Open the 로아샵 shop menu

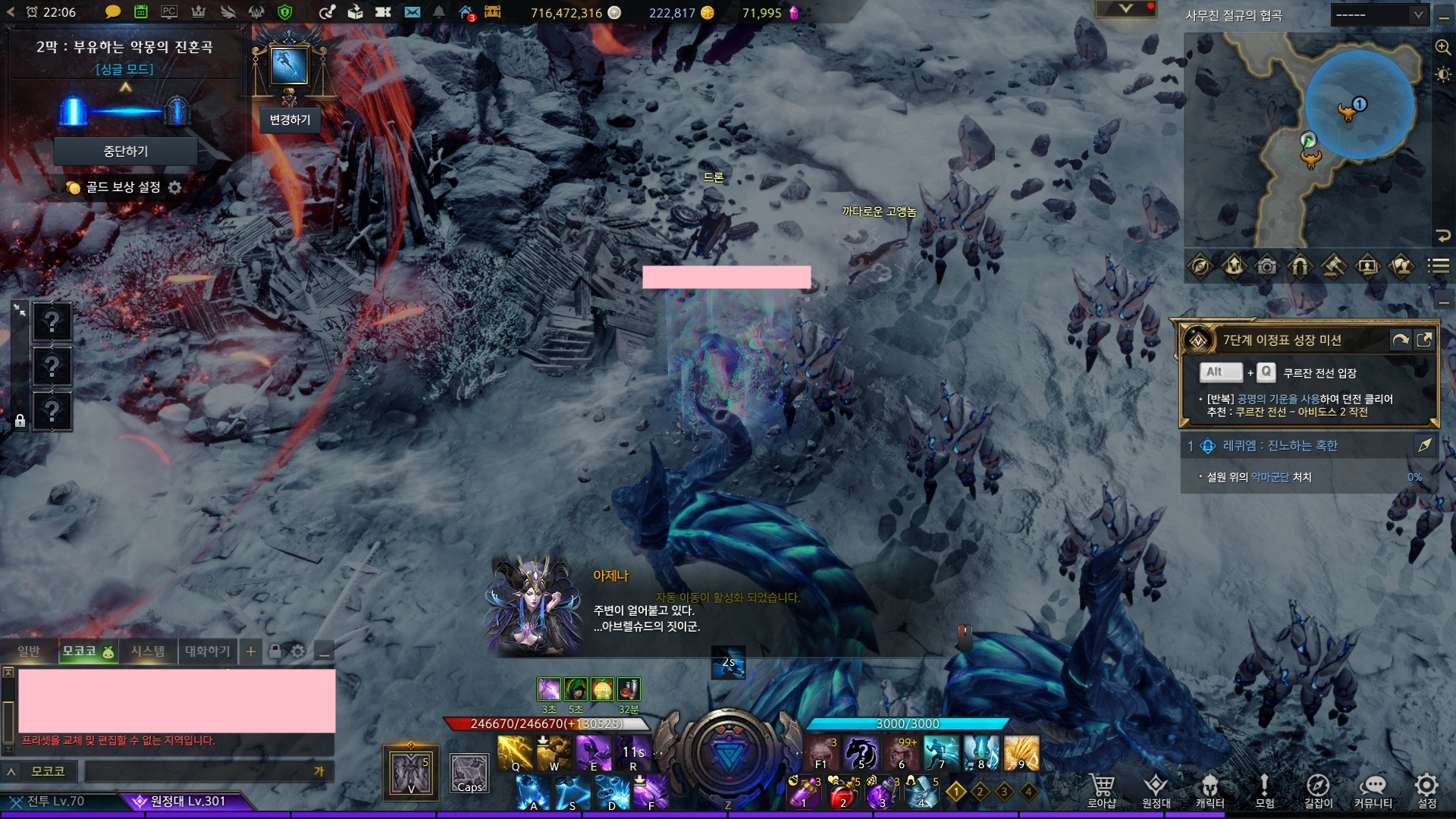pos(1101,791)
